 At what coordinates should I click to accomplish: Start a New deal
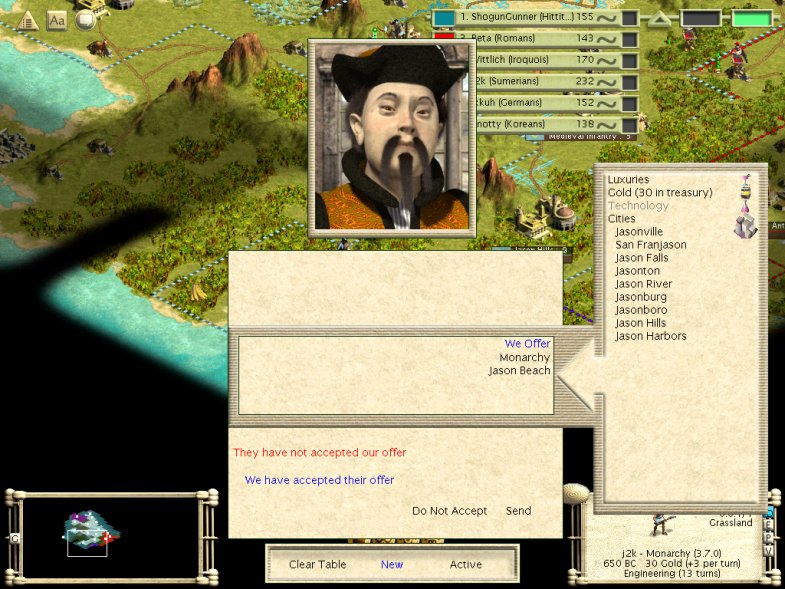[x=392, y=564]
